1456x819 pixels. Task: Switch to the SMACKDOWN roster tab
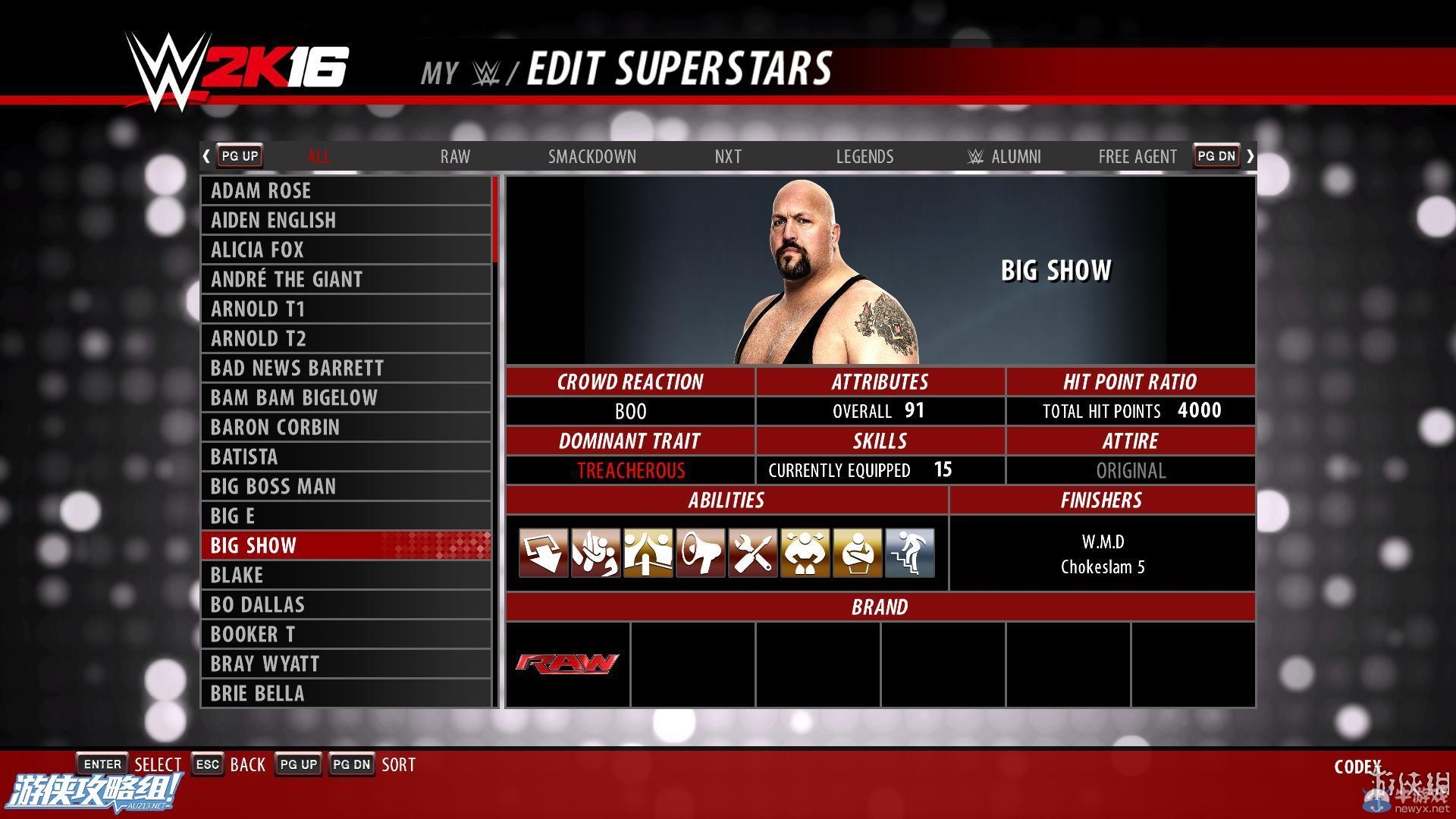pos(592,156)
